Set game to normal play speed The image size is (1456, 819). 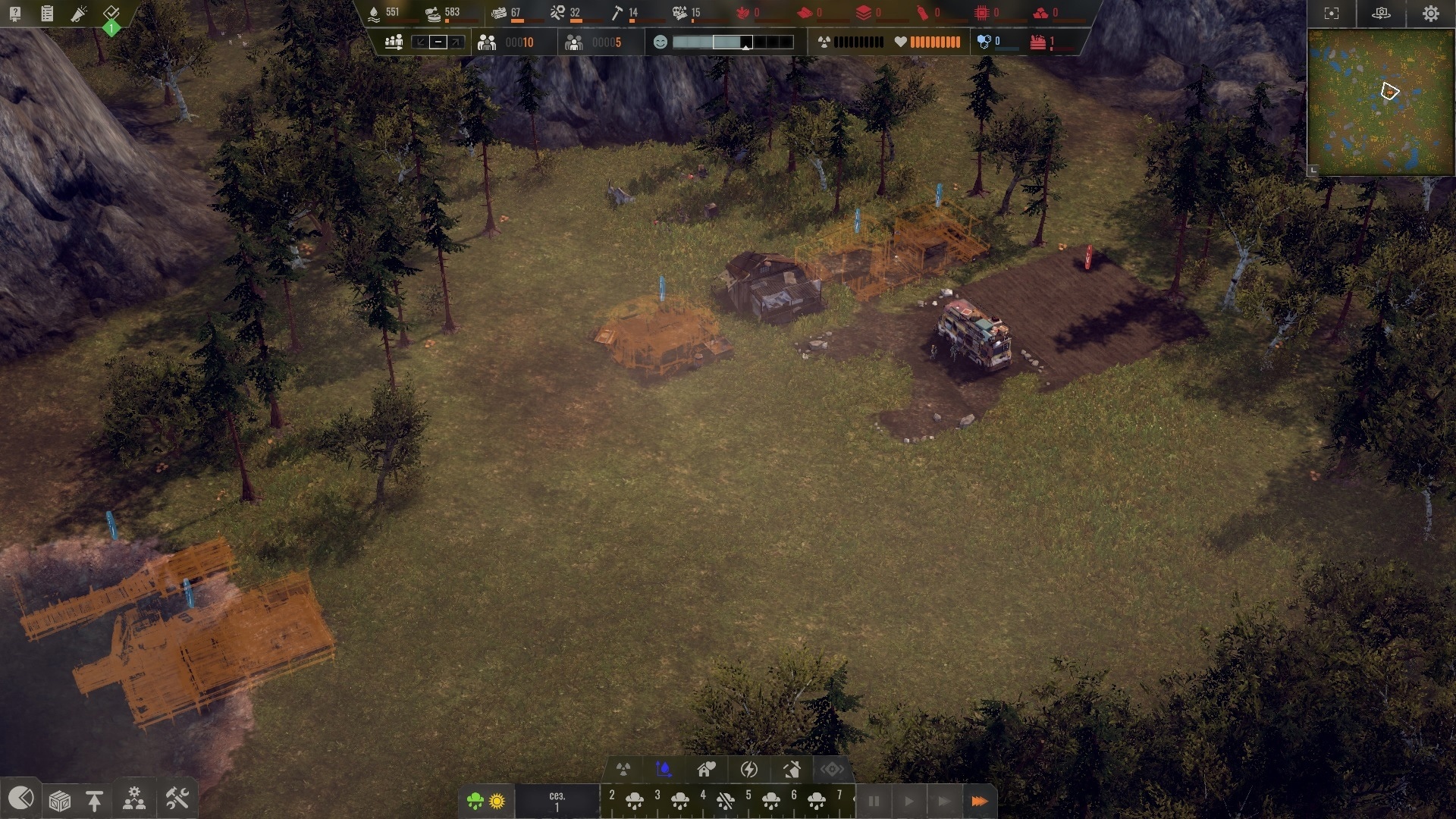[x=908, y=801]
